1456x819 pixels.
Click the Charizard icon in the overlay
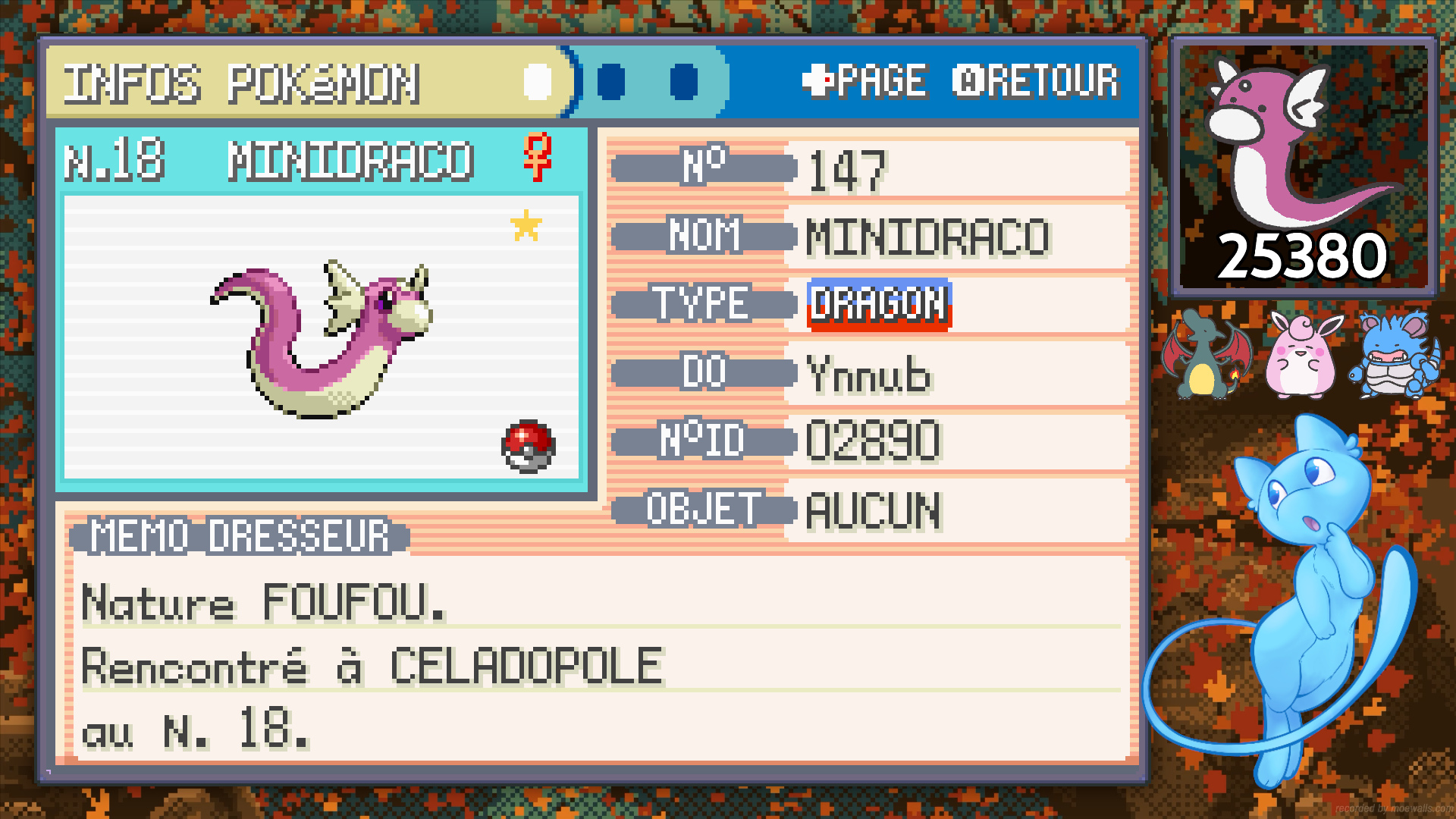(1205, 354)
